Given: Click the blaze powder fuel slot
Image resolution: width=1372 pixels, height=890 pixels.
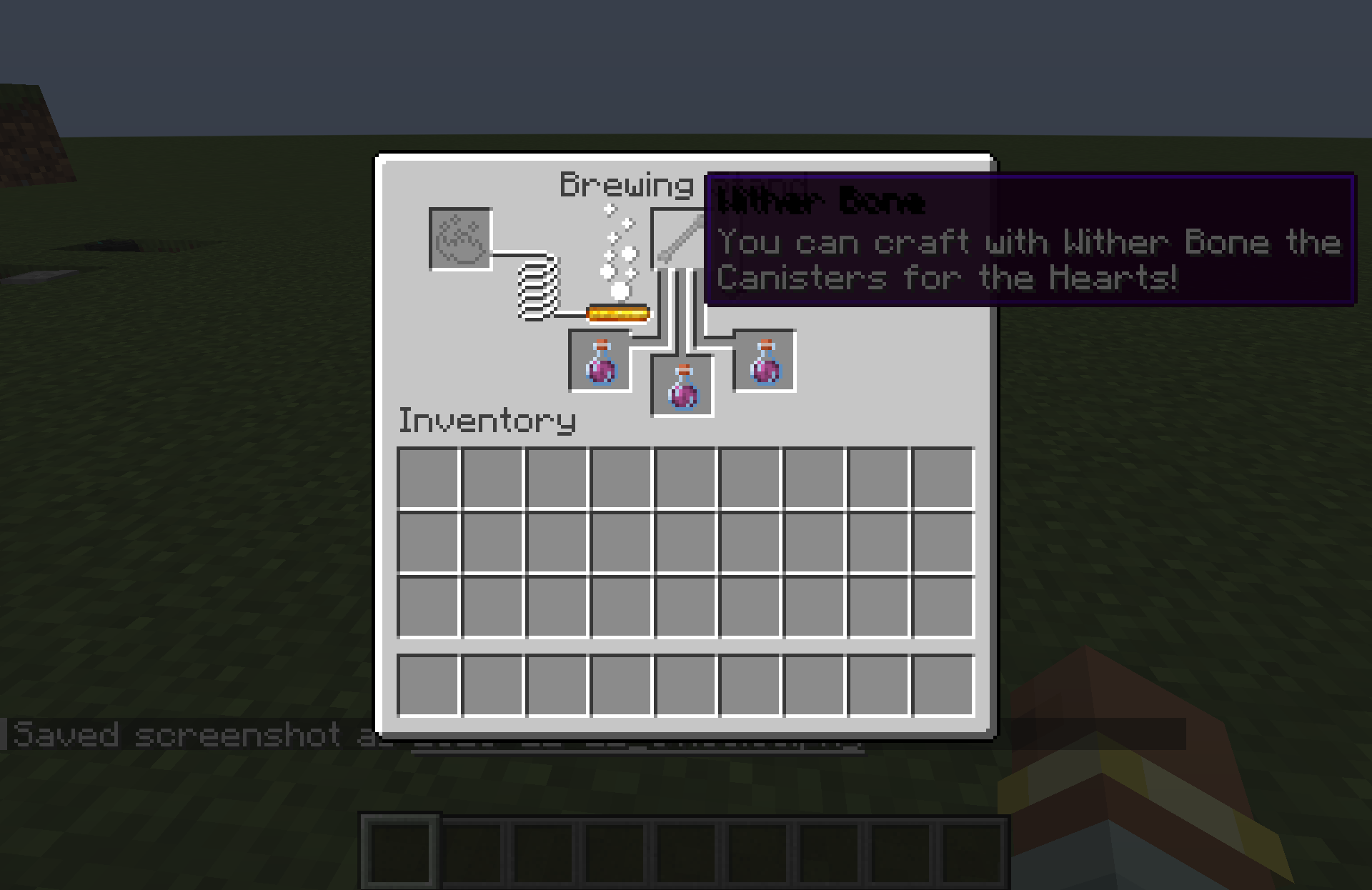Looking at the screenshot, I should [x=459, y=239].
